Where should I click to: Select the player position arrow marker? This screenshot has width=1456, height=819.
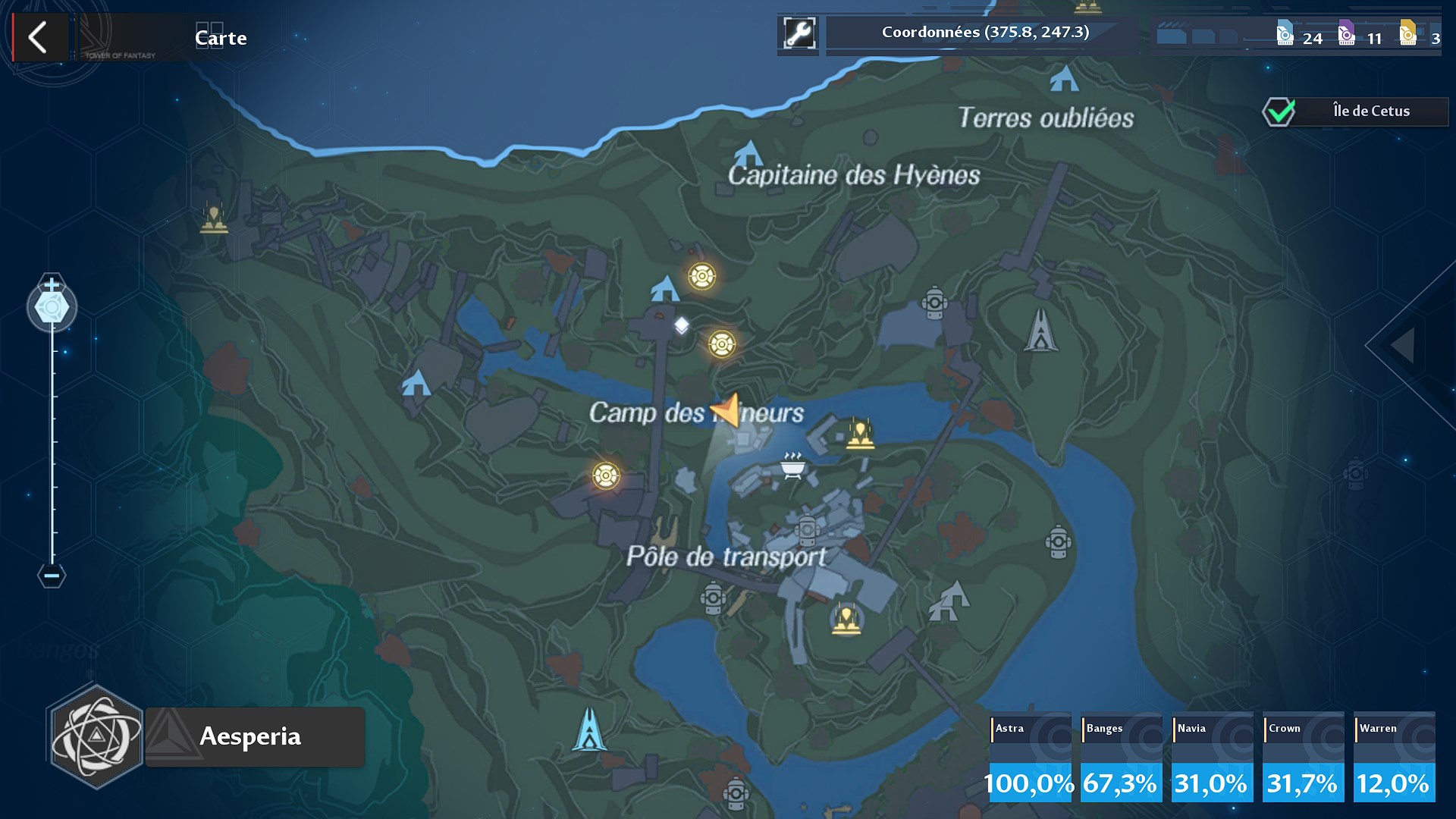(726, 411)
